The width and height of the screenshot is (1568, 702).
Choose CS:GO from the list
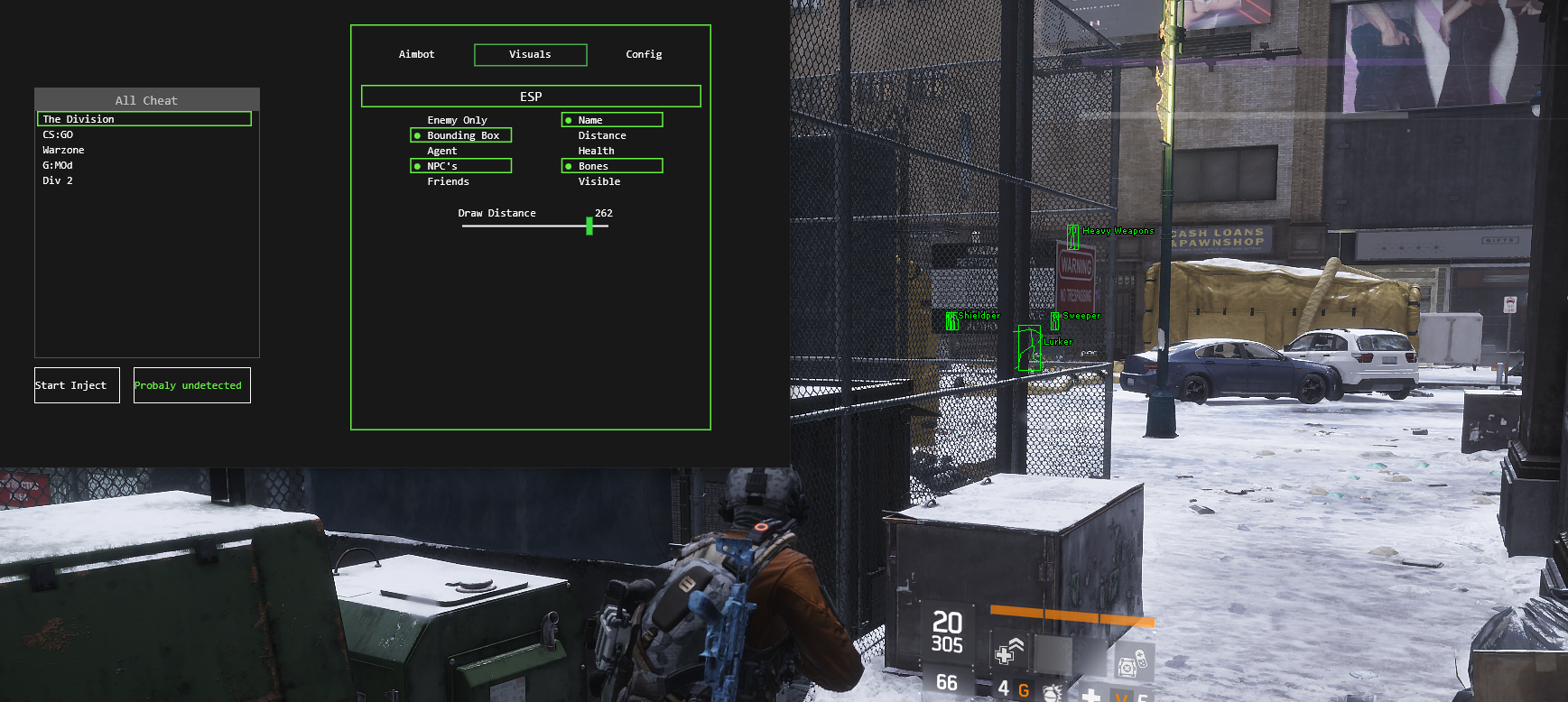[x=58, y=134]
